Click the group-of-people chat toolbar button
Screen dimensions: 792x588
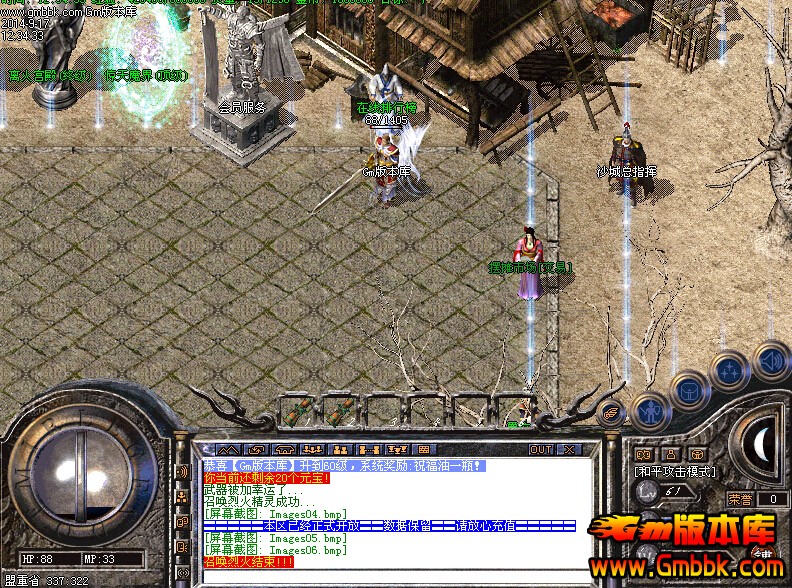[x=313, y=449]
